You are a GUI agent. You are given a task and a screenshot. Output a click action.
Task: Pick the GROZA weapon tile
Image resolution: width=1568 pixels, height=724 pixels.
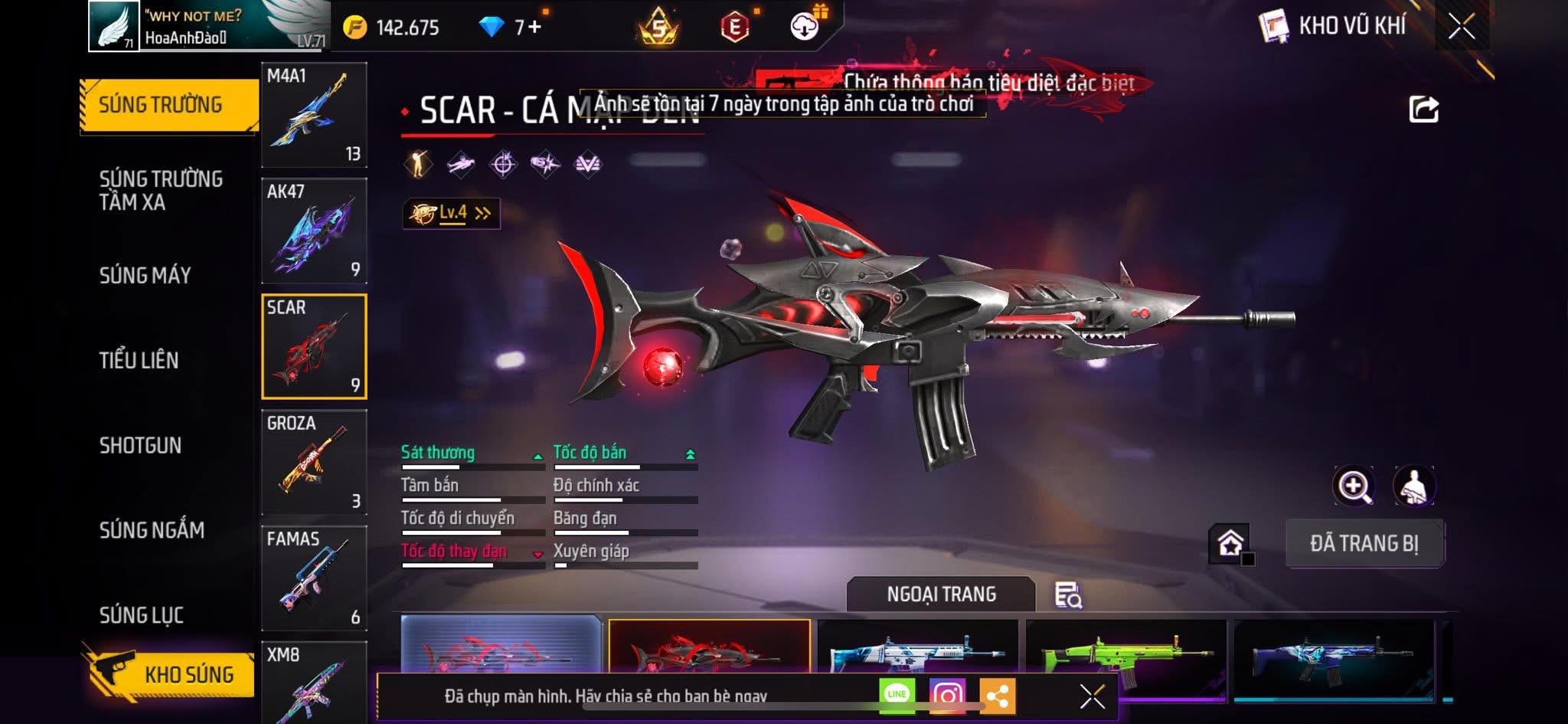pos(314,462)
